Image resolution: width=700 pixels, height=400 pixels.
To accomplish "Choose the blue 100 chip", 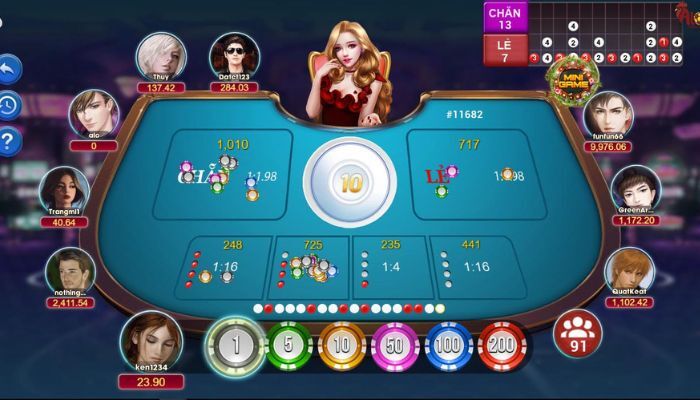I will coord(449,347).
